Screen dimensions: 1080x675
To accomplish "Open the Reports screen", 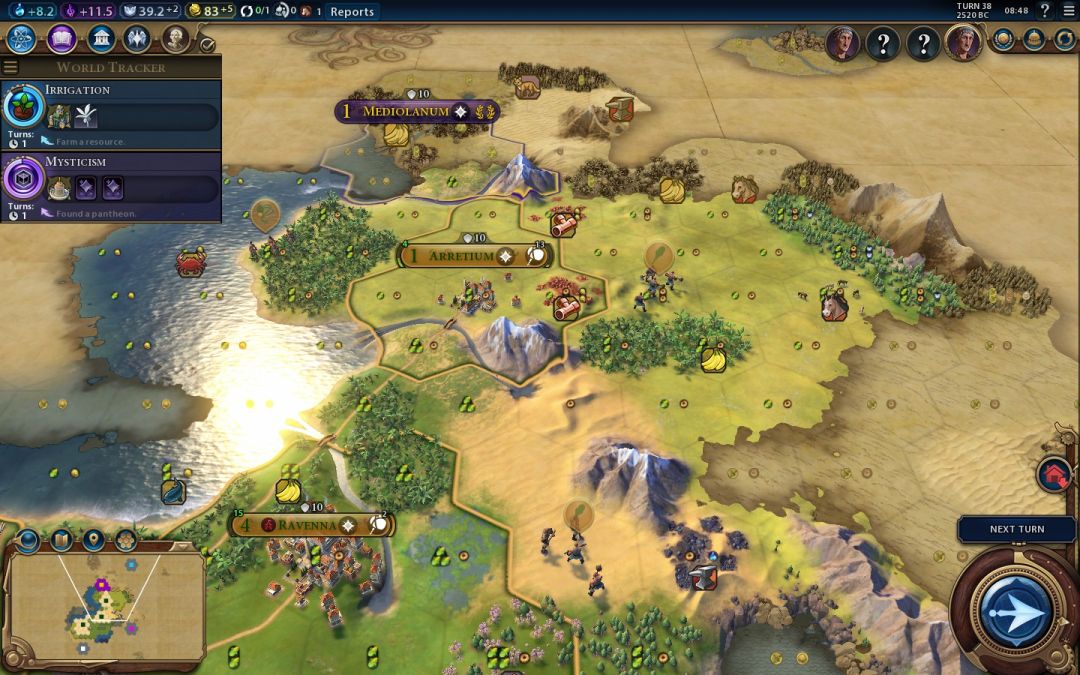I will pos(351,12).
